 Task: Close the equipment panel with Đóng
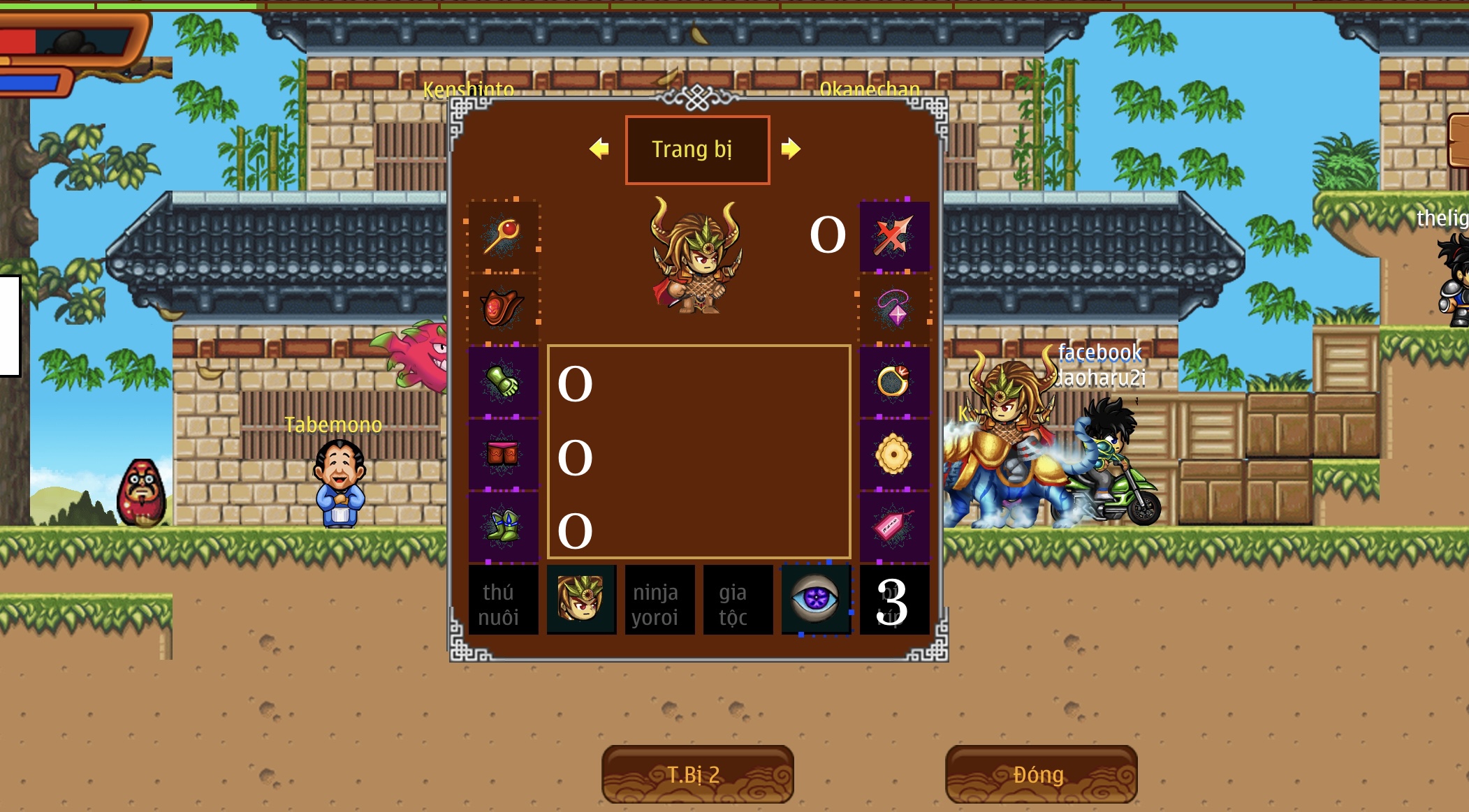click(1040, 774)
